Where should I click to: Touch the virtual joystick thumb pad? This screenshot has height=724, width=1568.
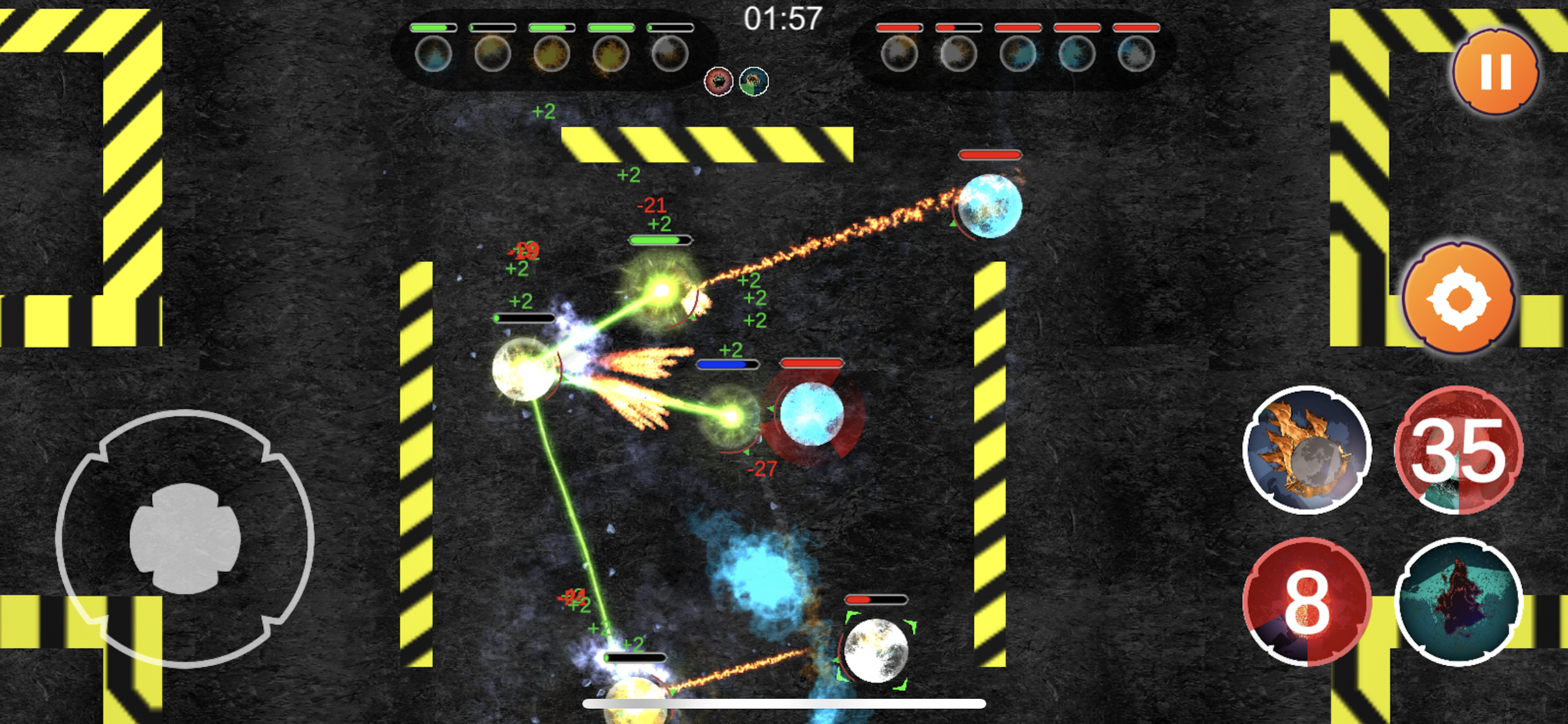pyautogui.click(x=185, y=539)
